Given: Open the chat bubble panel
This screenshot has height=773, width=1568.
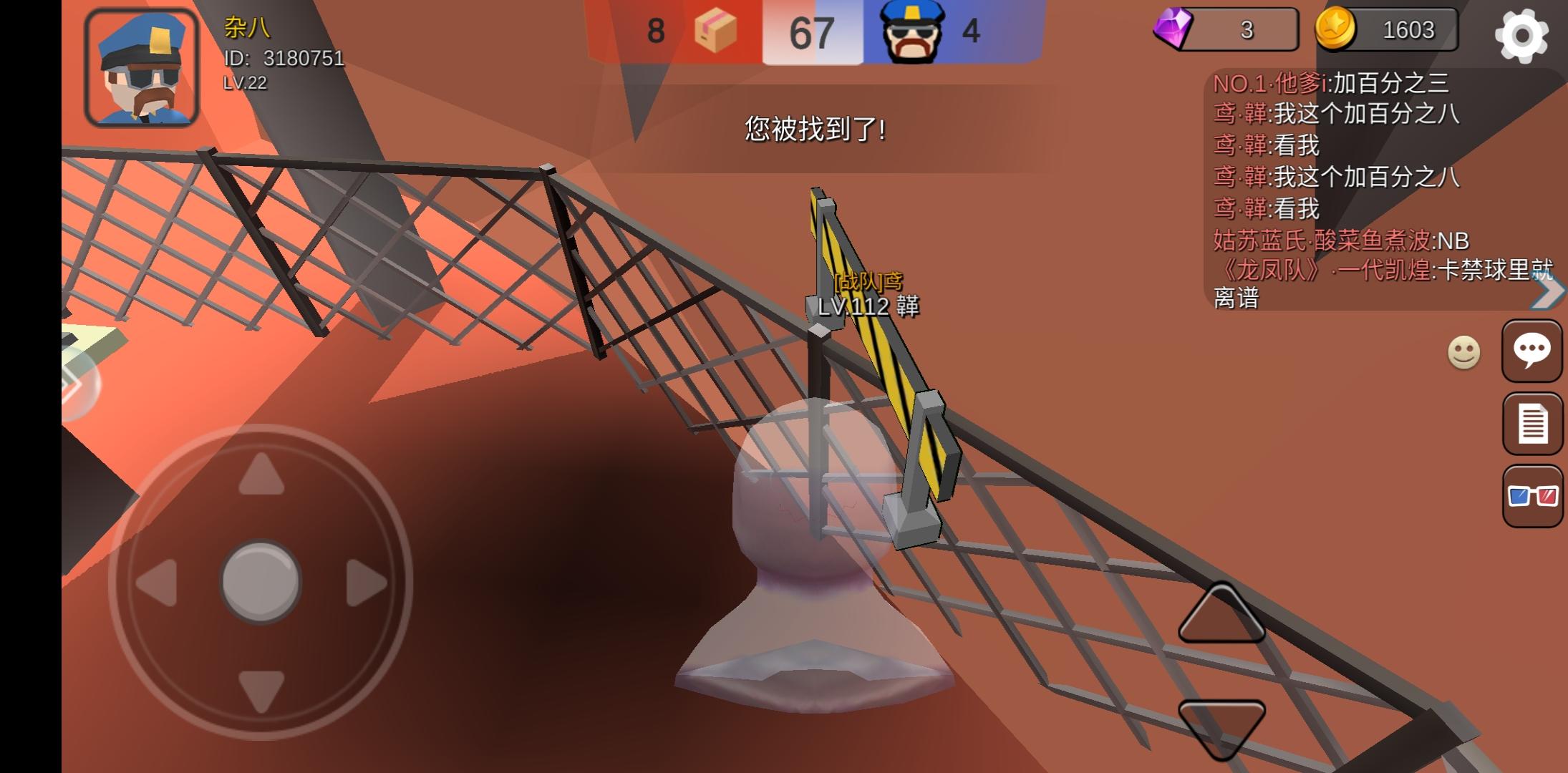Looking at the screenshot, I should (1532, 351).
